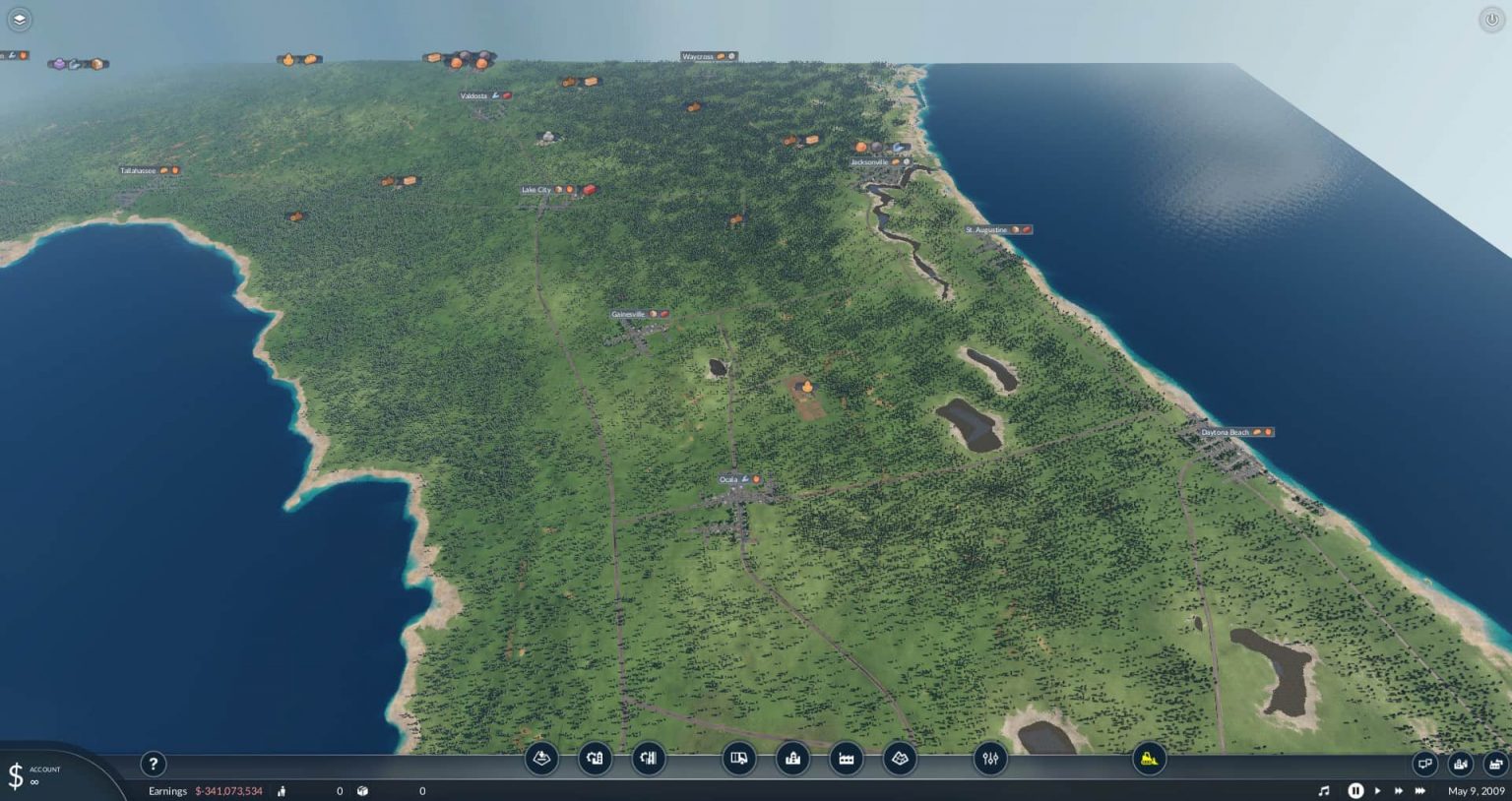This screenshot has width=1512, height=801.
Task: Open the vehicle purchase menu
Action: point(738,759)
